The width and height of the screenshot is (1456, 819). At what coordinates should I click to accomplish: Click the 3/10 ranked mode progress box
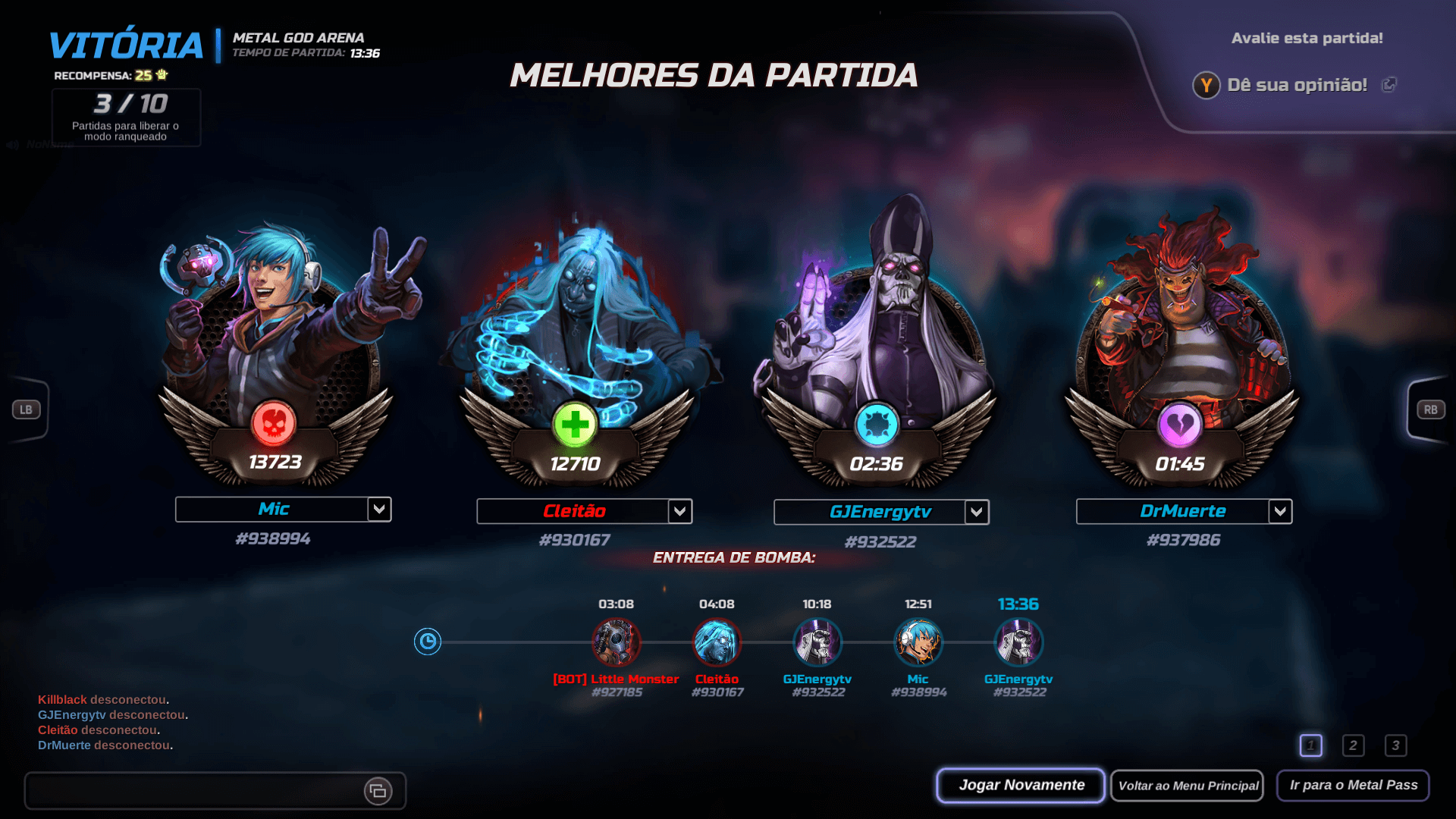click(x=126, y=117)
